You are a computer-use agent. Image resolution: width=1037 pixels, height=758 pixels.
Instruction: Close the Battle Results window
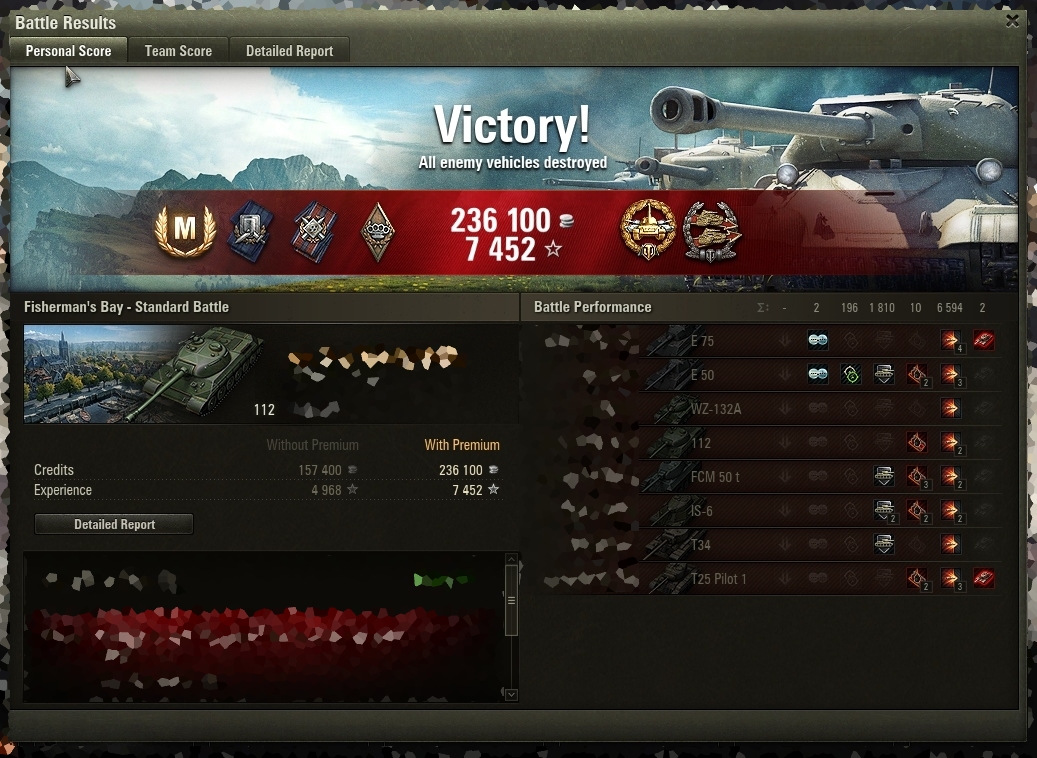(x=1013, y=21)
